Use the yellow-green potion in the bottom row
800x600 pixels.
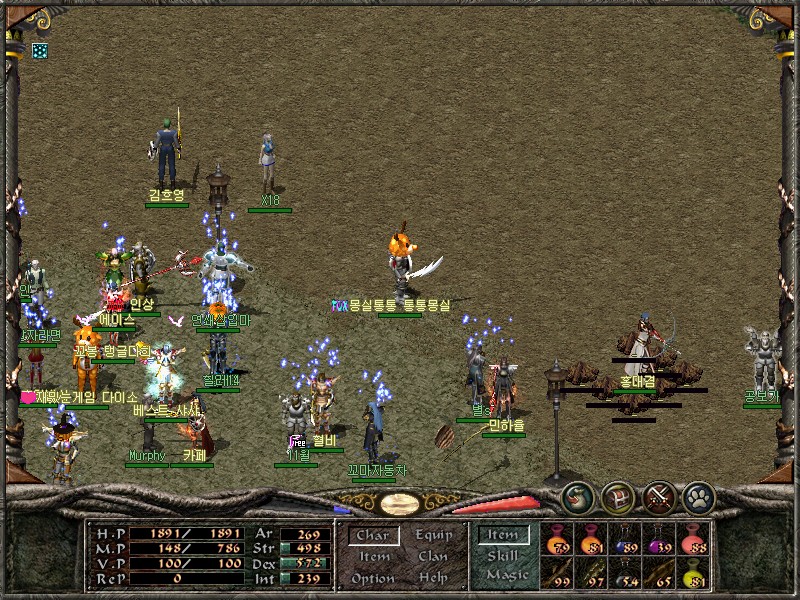point(693,574)
